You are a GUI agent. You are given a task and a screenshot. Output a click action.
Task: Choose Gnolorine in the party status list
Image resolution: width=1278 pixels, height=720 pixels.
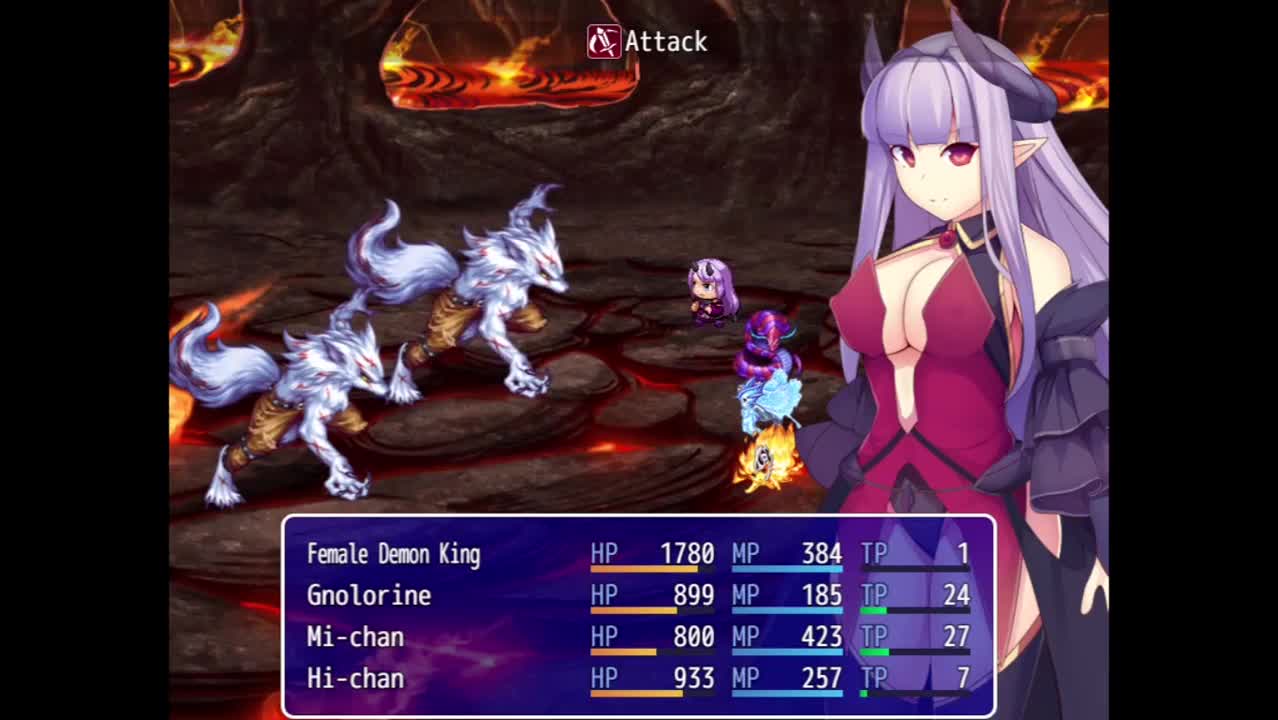369,596
